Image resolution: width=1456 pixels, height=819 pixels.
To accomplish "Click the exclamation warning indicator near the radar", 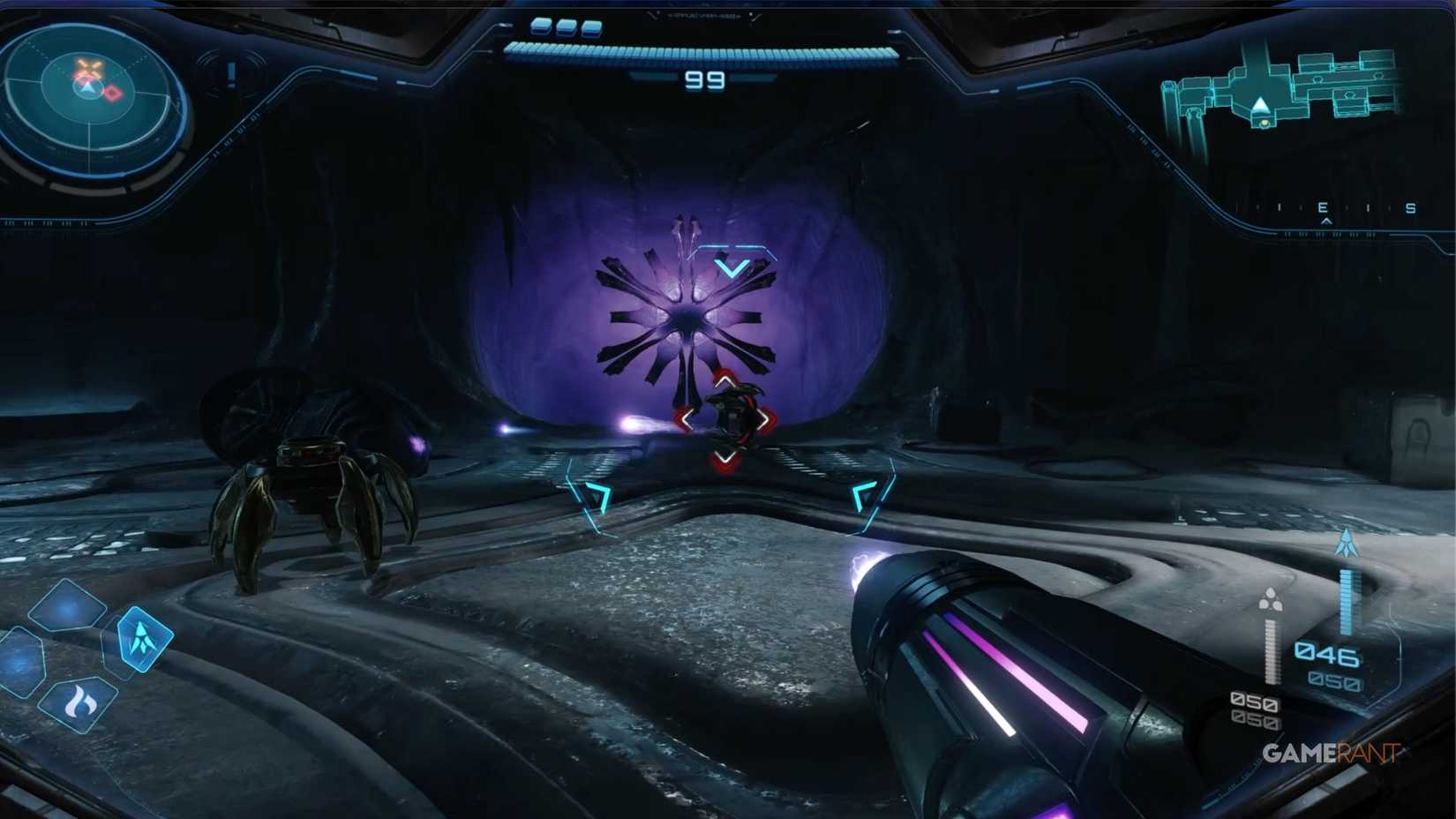I will 232,74.
